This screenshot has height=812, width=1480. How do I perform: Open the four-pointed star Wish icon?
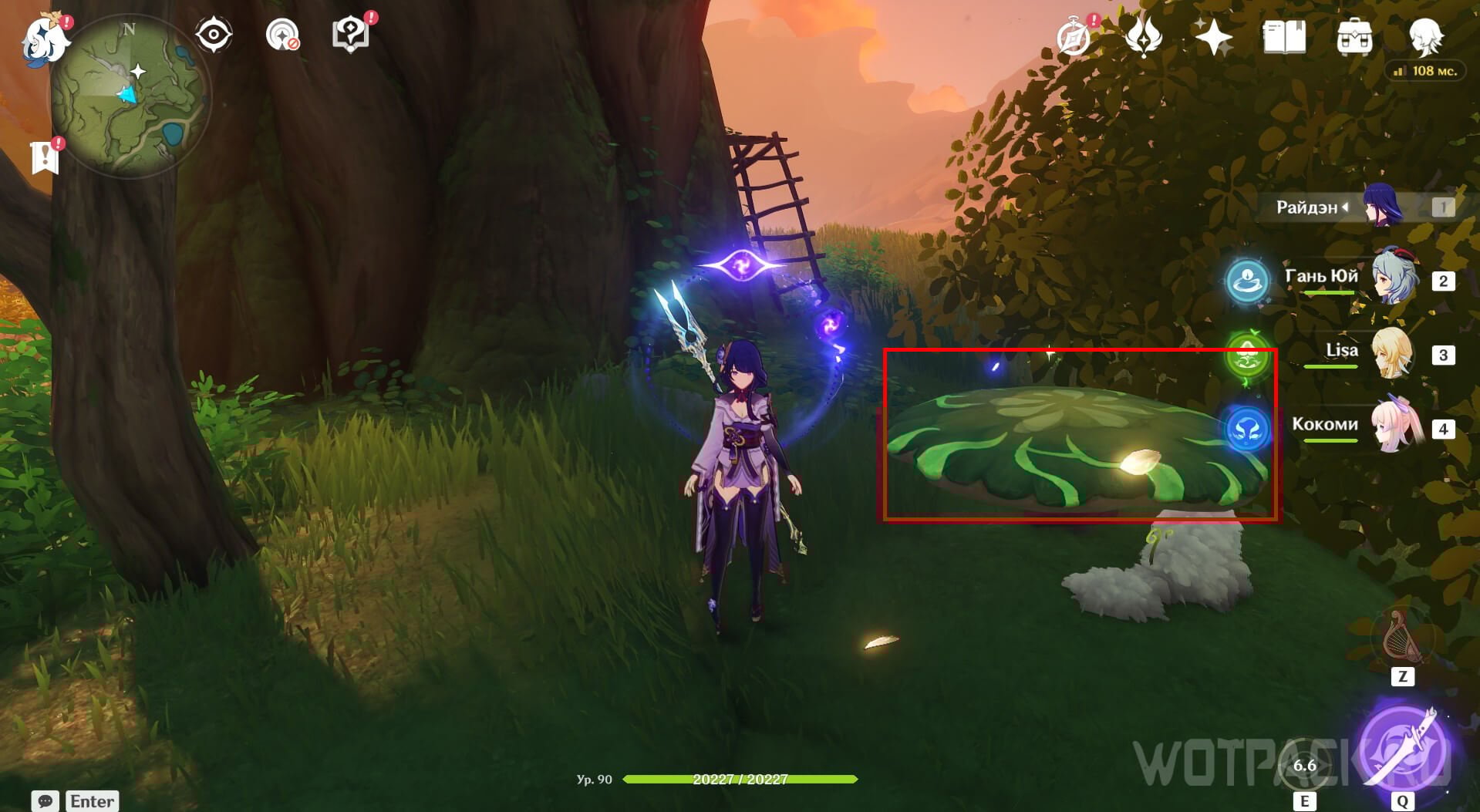1212,36
